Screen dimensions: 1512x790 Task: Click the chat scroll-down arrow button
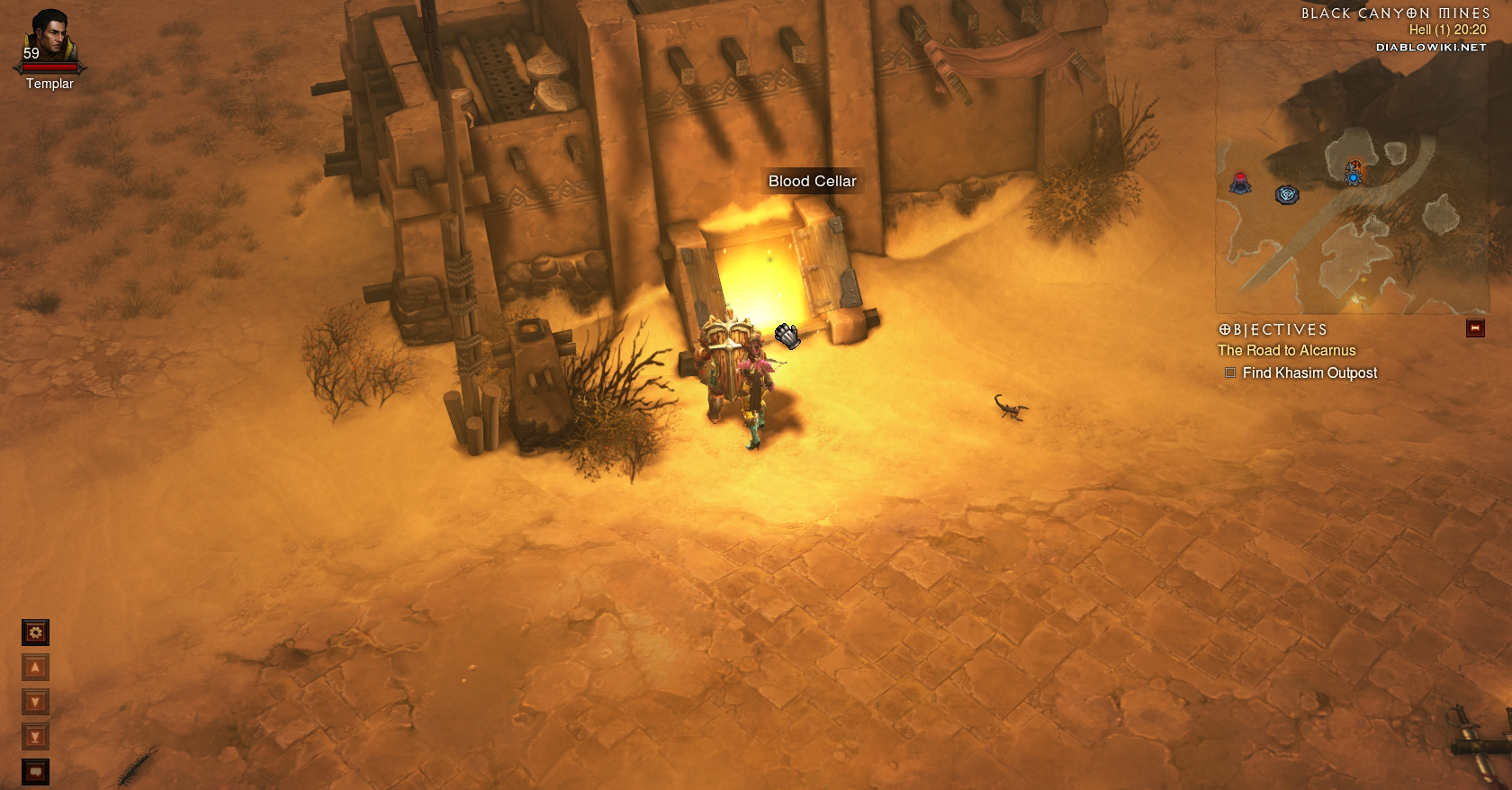point(35,702)
